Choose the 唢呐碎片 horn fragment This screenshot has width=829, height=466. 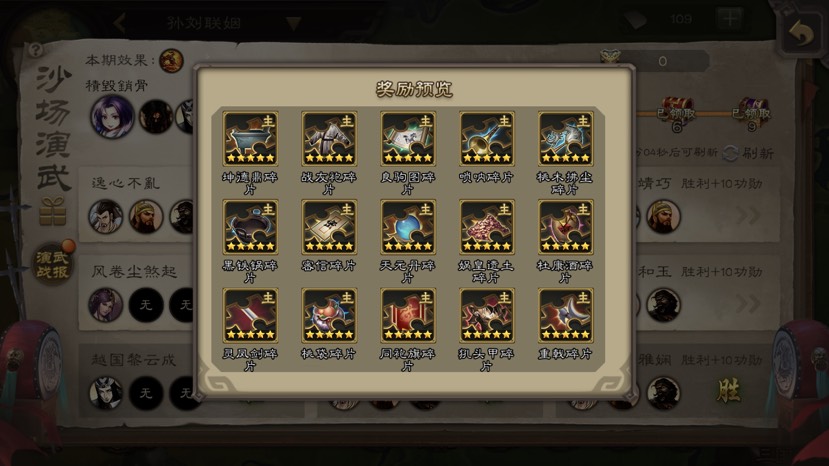point(487,139)
